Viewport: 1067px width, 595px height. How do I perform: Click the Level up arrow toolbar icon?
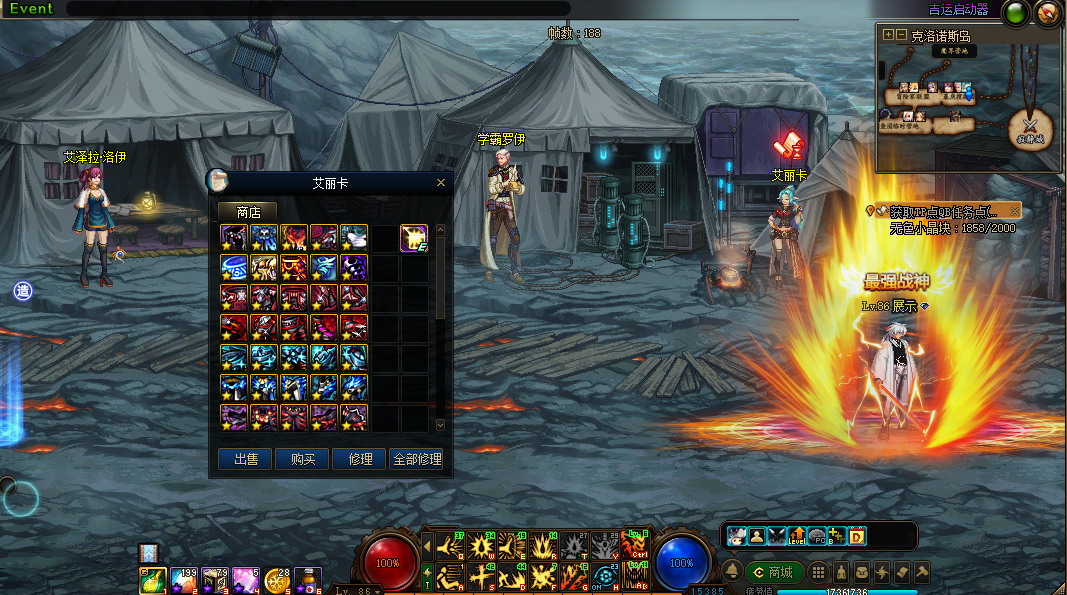[797, 536]
